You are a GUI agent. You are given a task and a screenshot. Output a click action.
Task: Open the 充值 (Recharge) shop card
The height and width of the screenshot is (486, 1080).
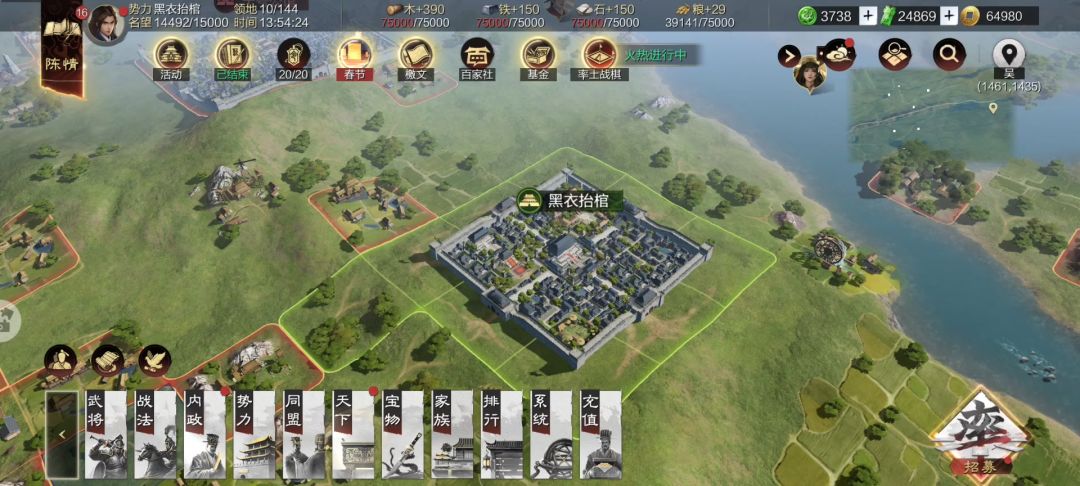(x=600, y=434)
